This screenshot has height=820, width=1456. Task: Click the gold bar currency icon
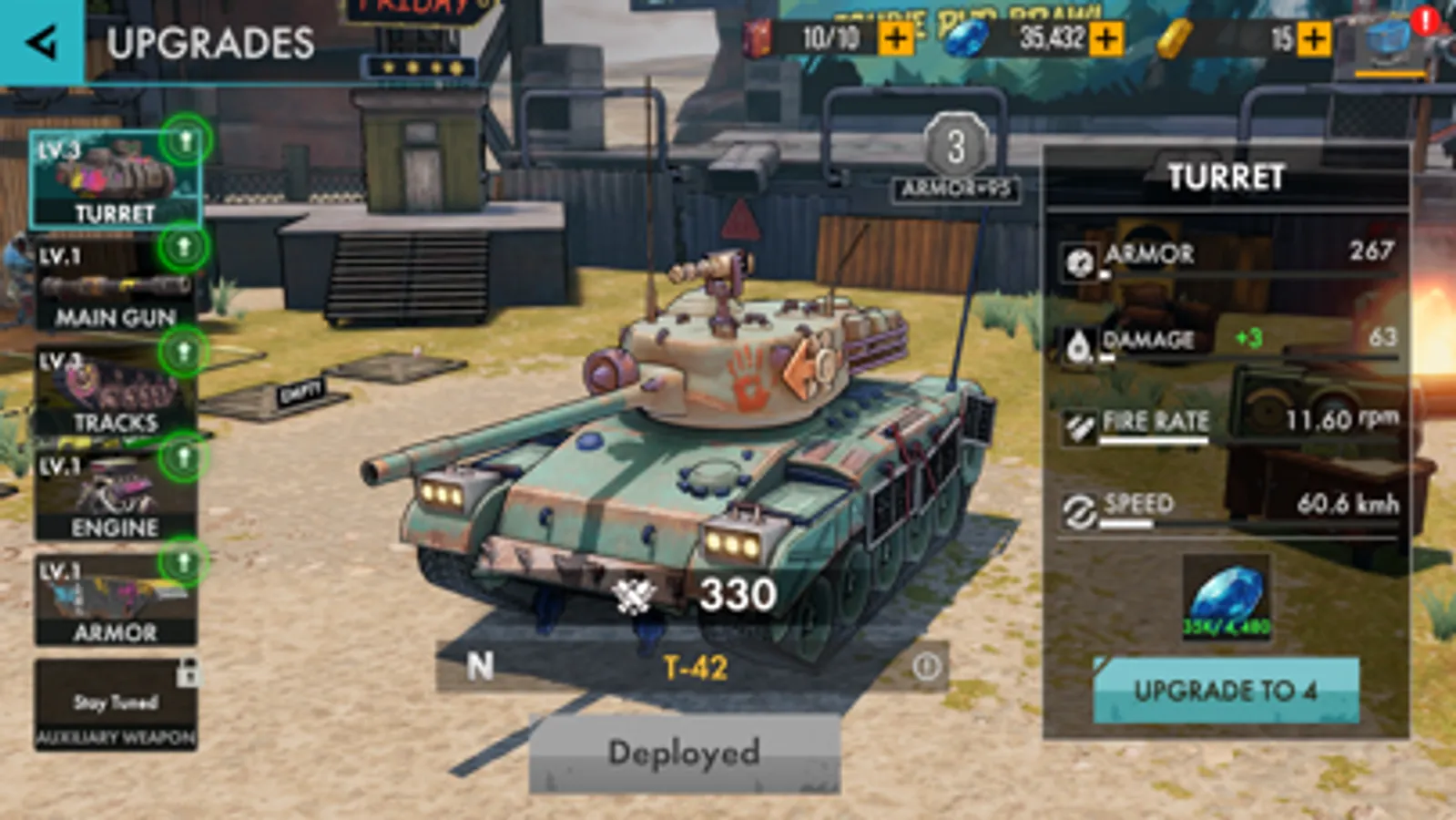1176,39
